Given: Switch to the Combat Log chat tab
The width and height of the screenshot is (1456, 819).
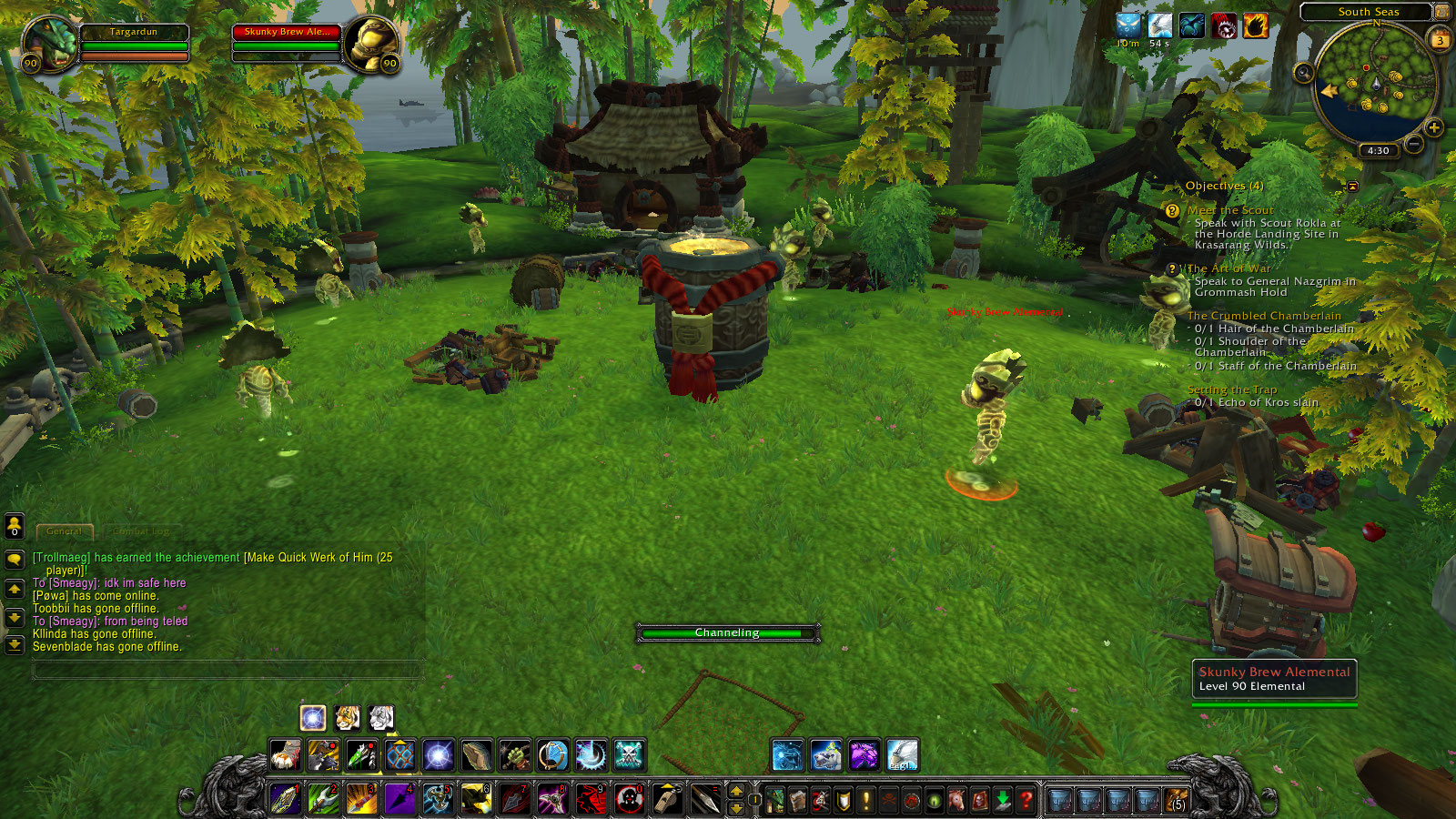Looking at the screenshot, I should click(142, 531).
